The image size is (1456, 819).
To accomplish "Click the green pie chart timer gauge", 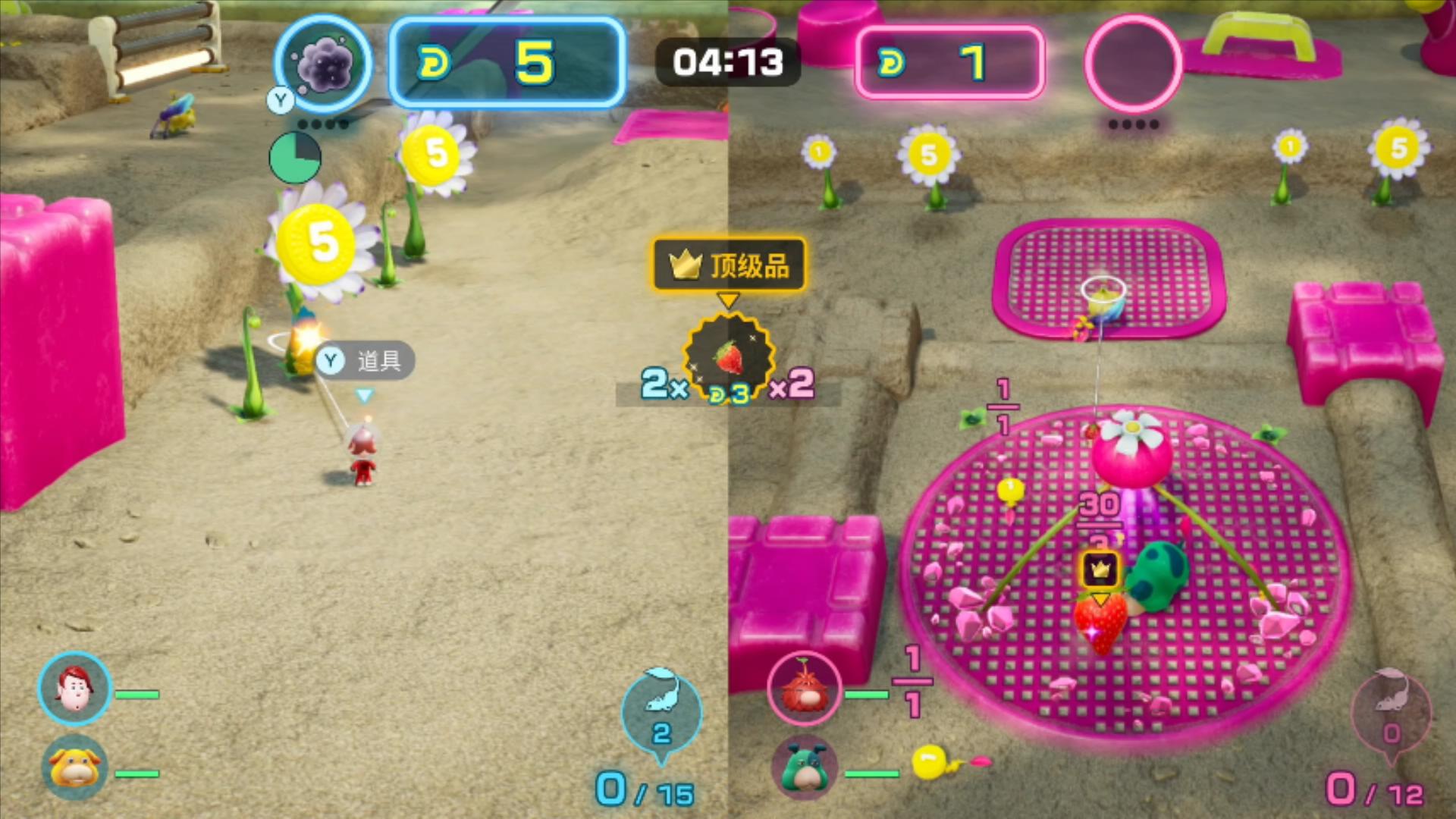I will (296, 158).
